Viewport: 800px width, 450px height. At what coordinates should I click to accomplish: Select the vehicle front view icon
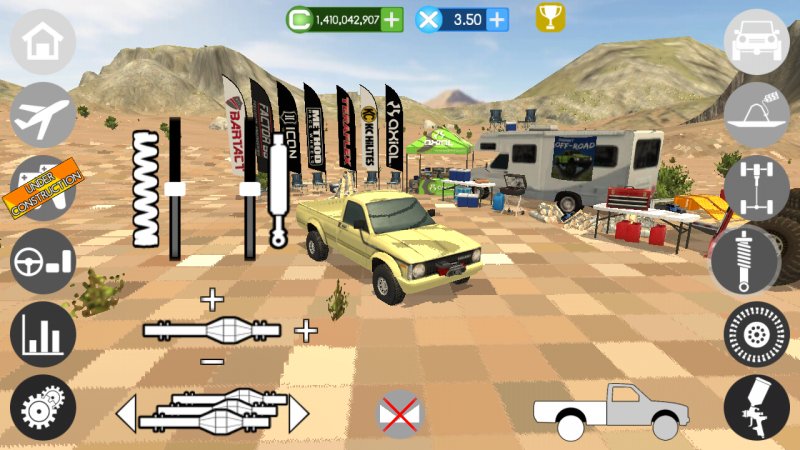tap(757, 41)
